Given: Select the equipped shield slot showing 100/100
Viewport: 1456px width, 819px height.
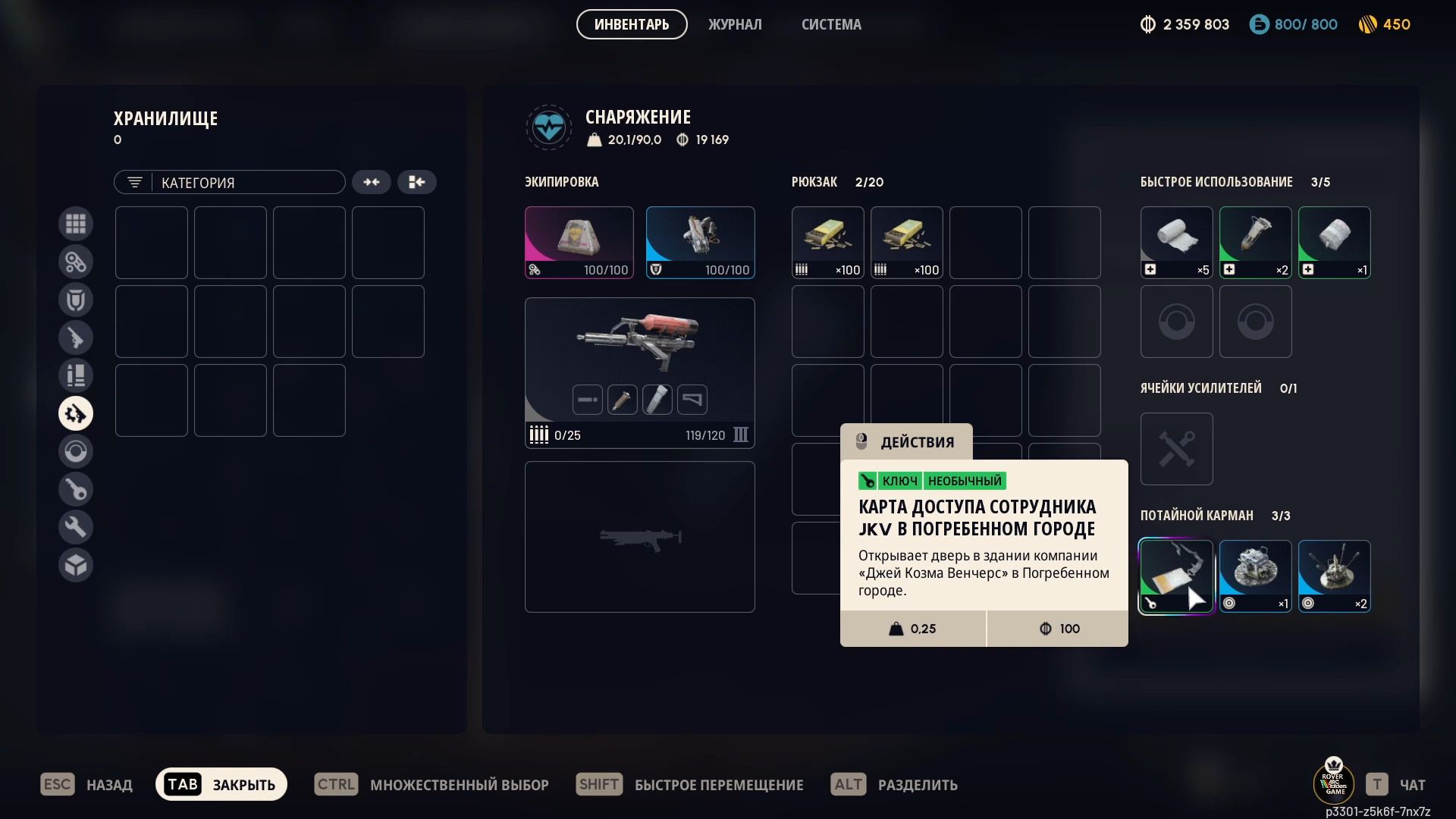Looking at the screenshot, I should (x=701, y=243).
